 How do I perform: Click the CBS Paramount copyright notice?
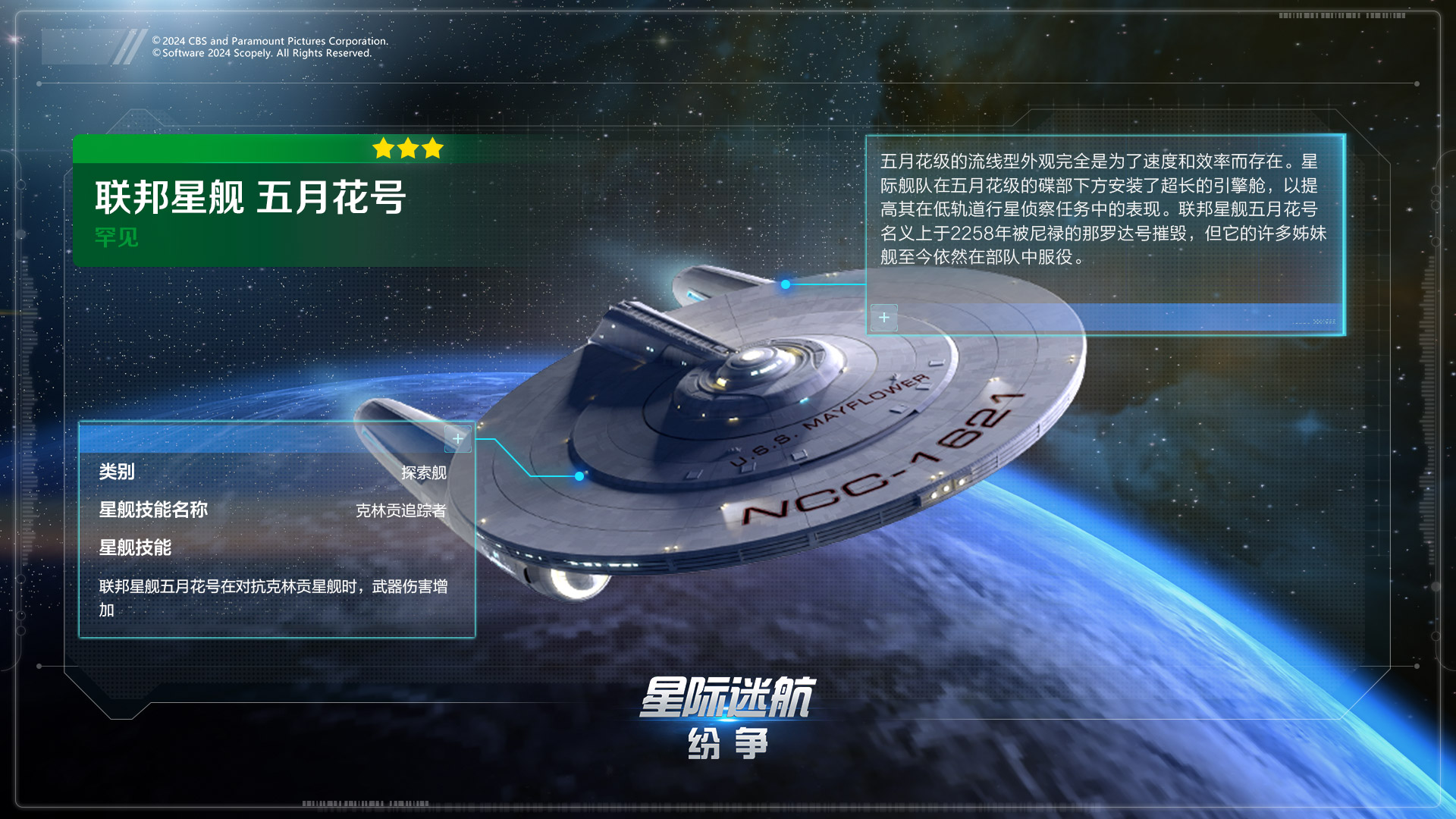point(269,48)
